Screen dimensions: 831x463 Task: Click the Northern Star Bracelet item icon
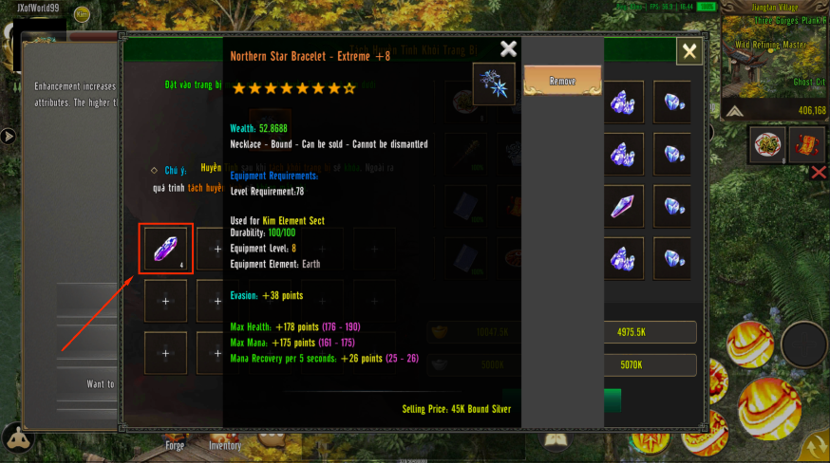coord(494,84)
